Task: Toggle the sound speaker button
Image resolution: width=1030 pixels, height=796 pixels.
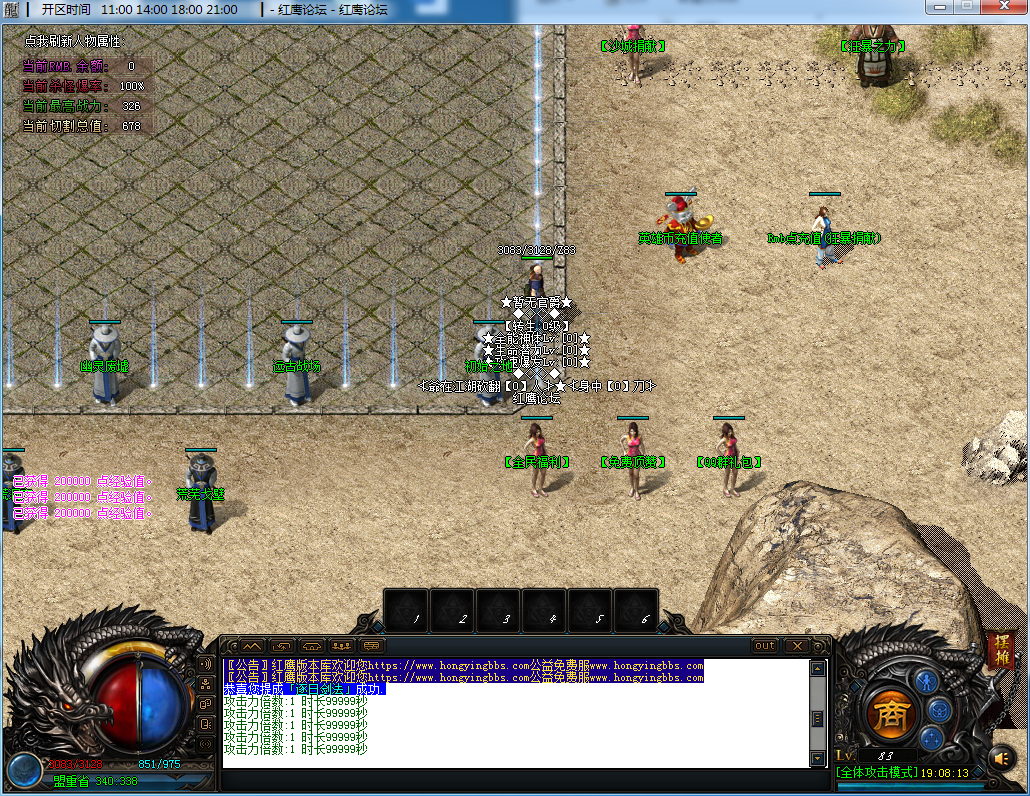Action: click(1001, 757)
